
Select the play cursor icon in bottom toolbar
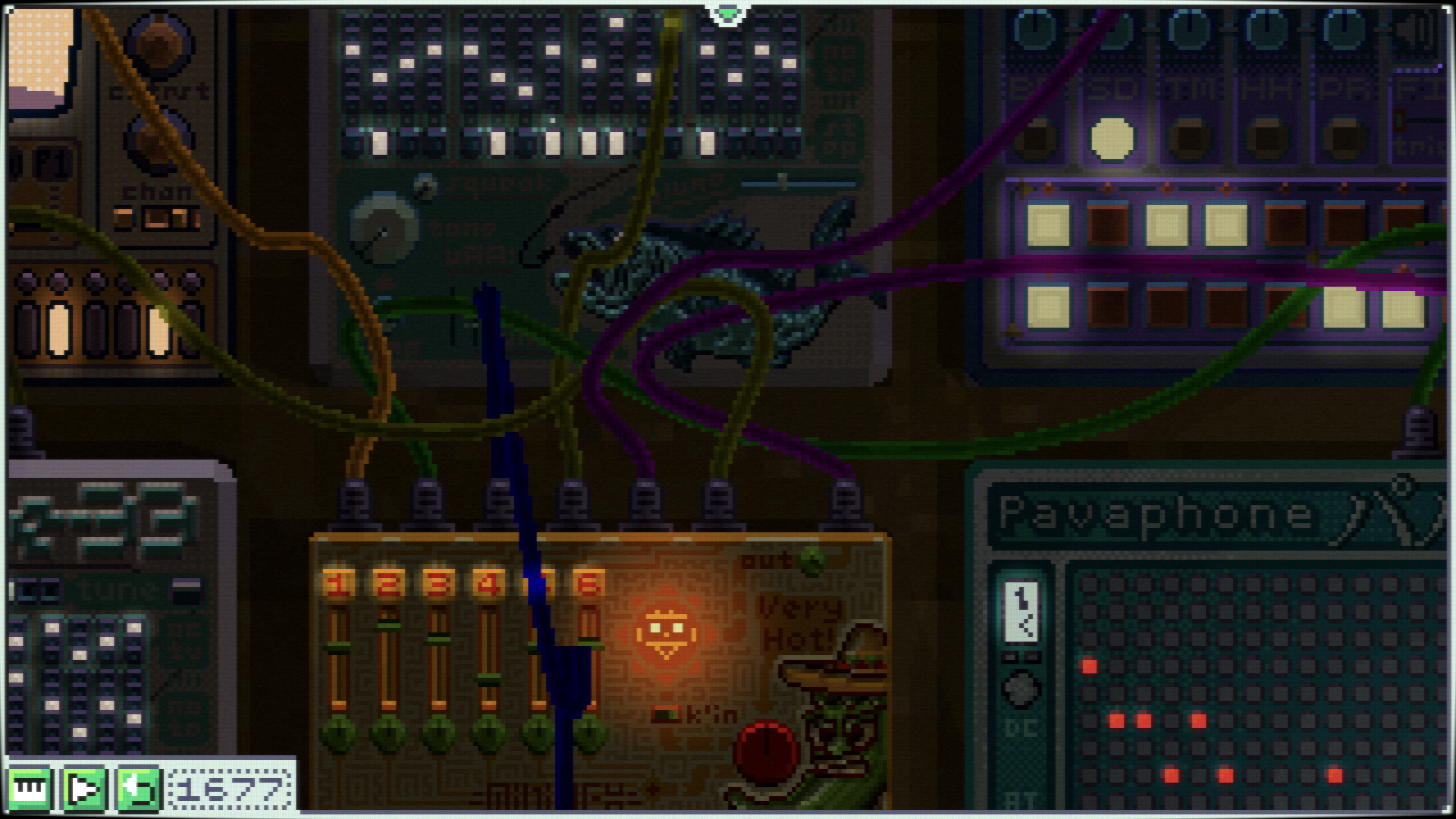(84, 788)
